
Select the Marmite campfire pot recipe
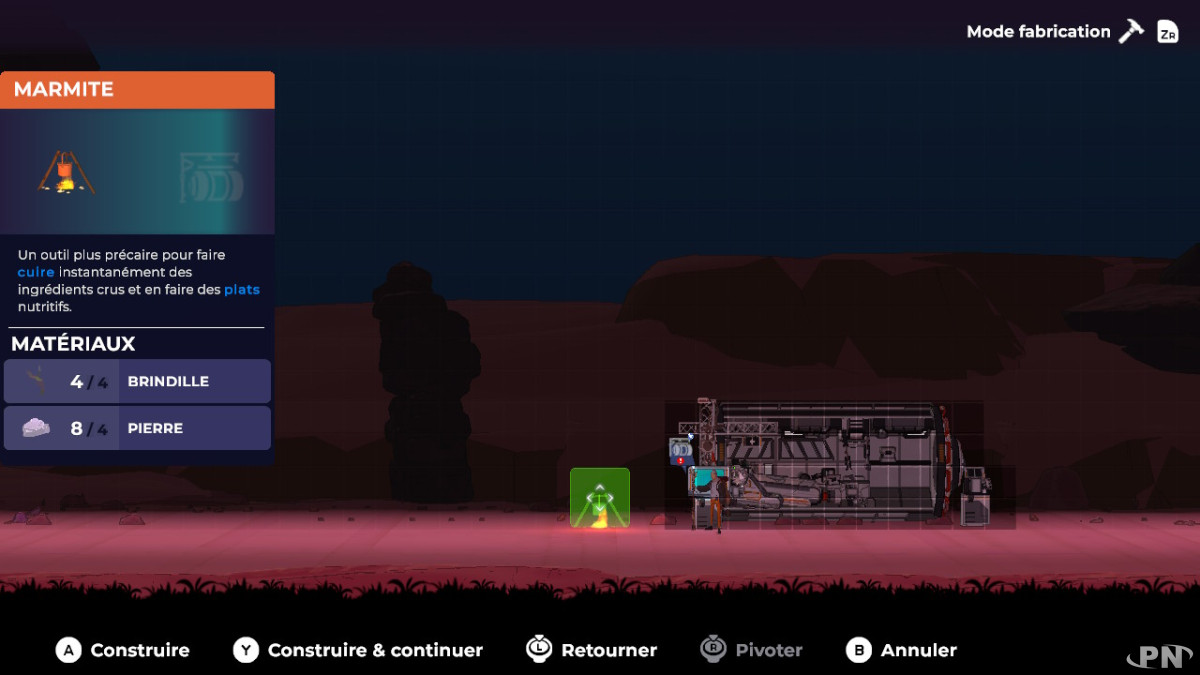click(x=66, y=172)
